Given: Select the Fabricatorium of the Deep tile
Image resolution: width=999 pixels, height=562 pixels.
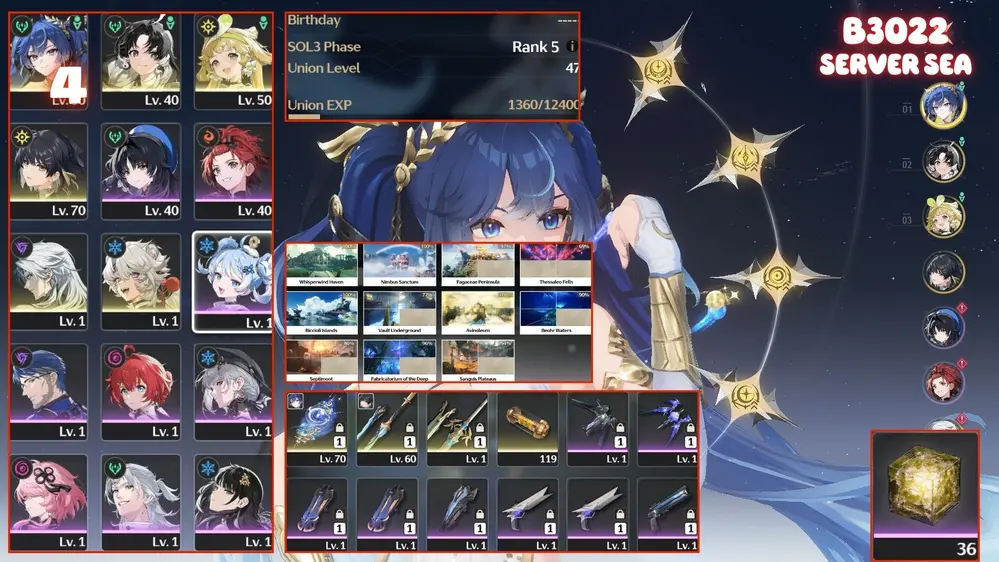Looking at the screenshot, I should (400, 361).
